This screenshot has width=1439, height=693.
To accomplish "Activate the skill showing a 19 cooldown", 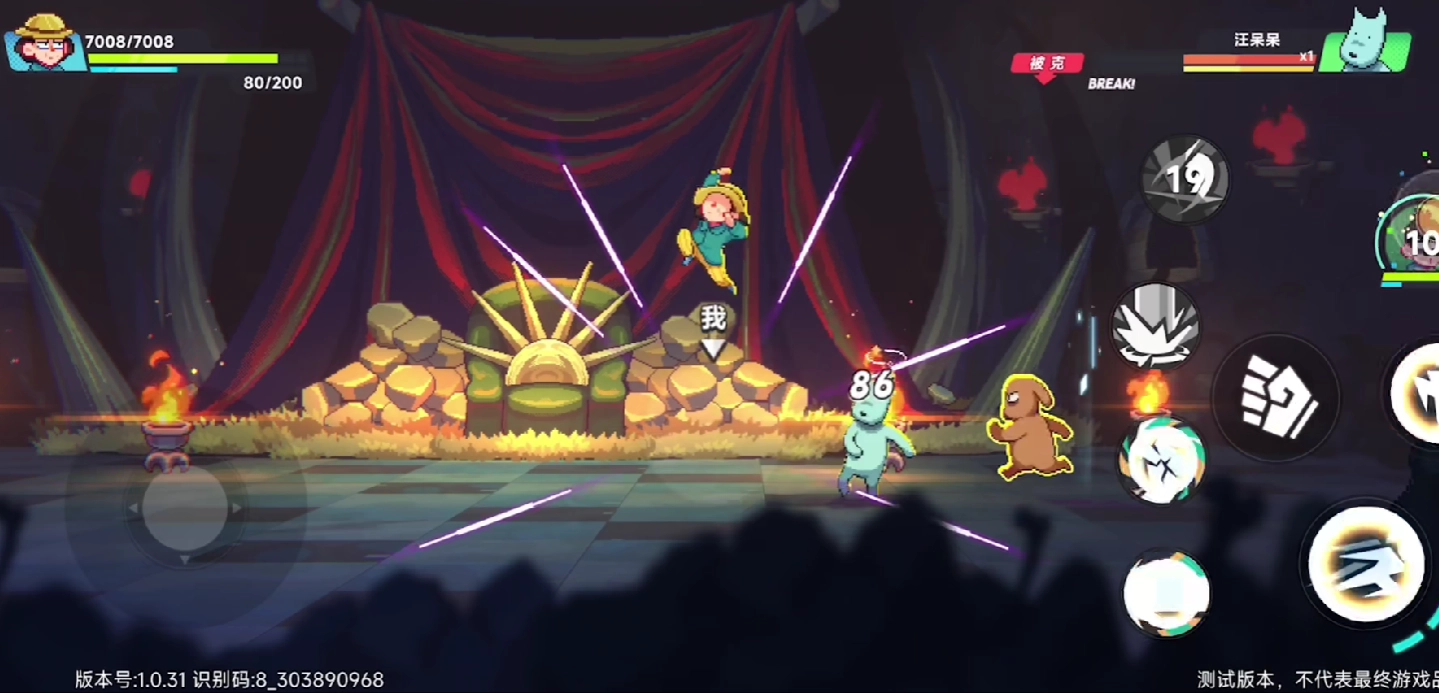I will 1186,180.
